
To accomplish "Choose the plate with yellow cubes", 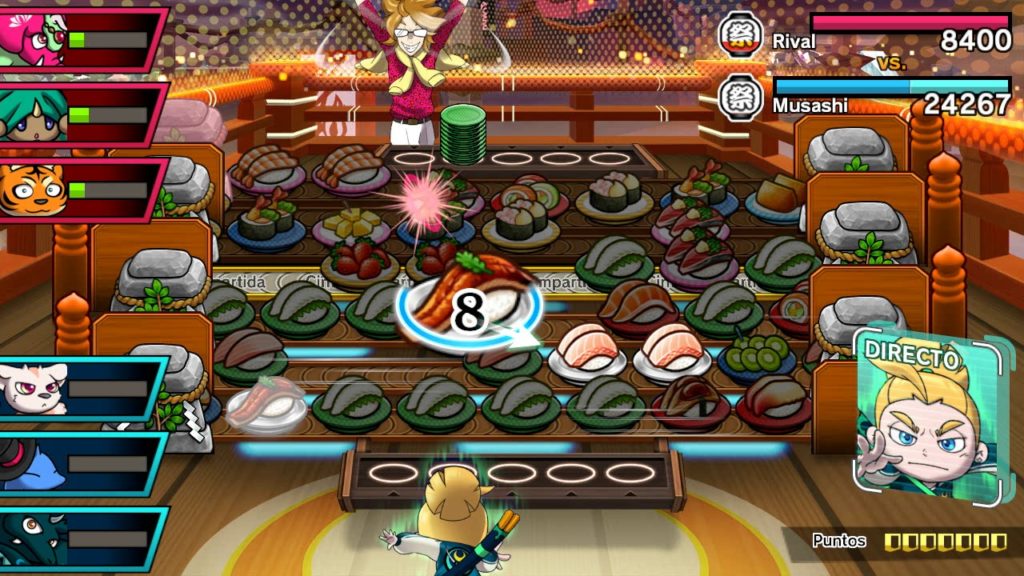I will pos(352,223).
